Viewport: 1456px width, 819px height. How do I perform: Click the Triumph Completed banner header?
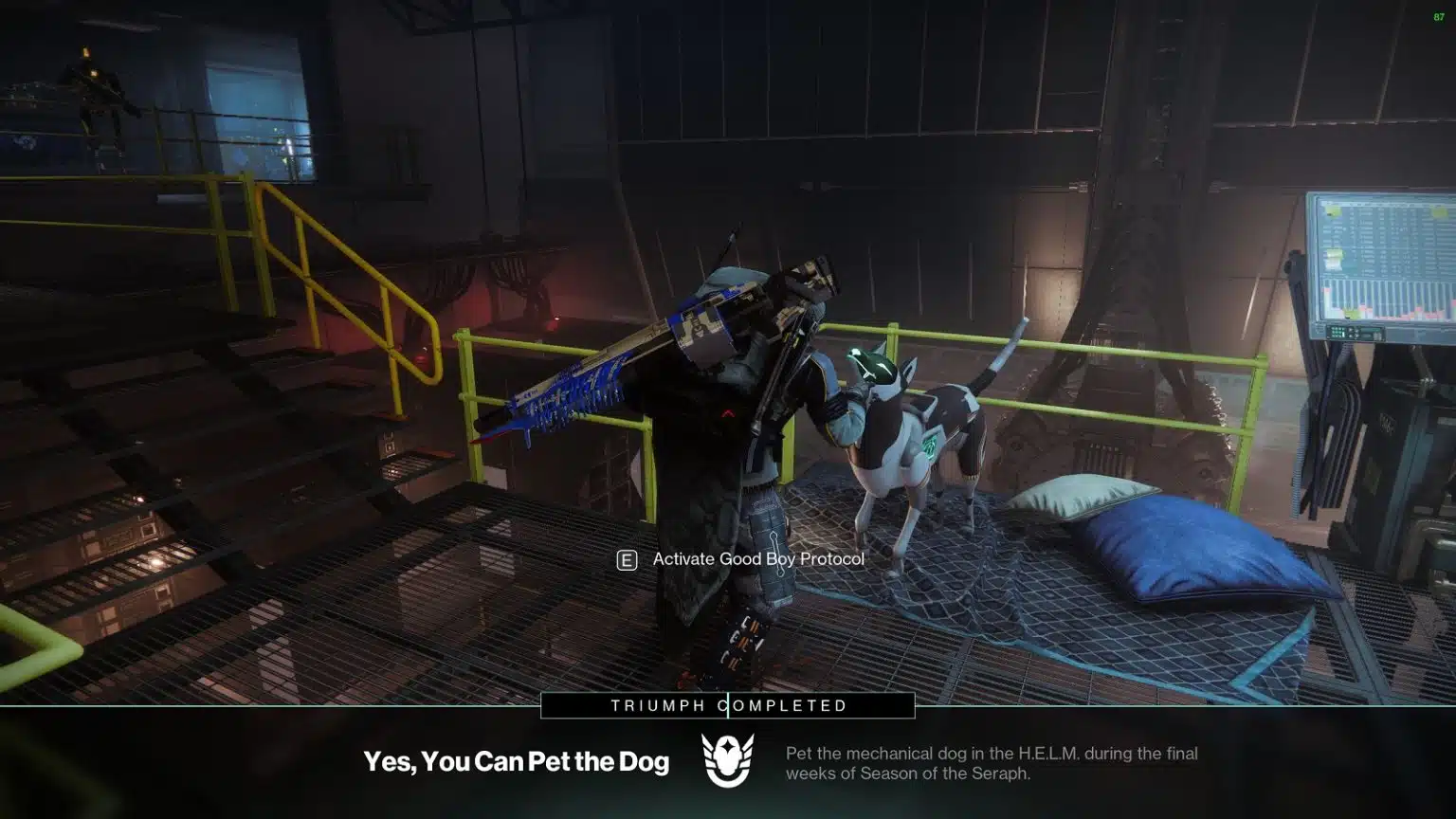pyautogui.click(x=728, y=705)
